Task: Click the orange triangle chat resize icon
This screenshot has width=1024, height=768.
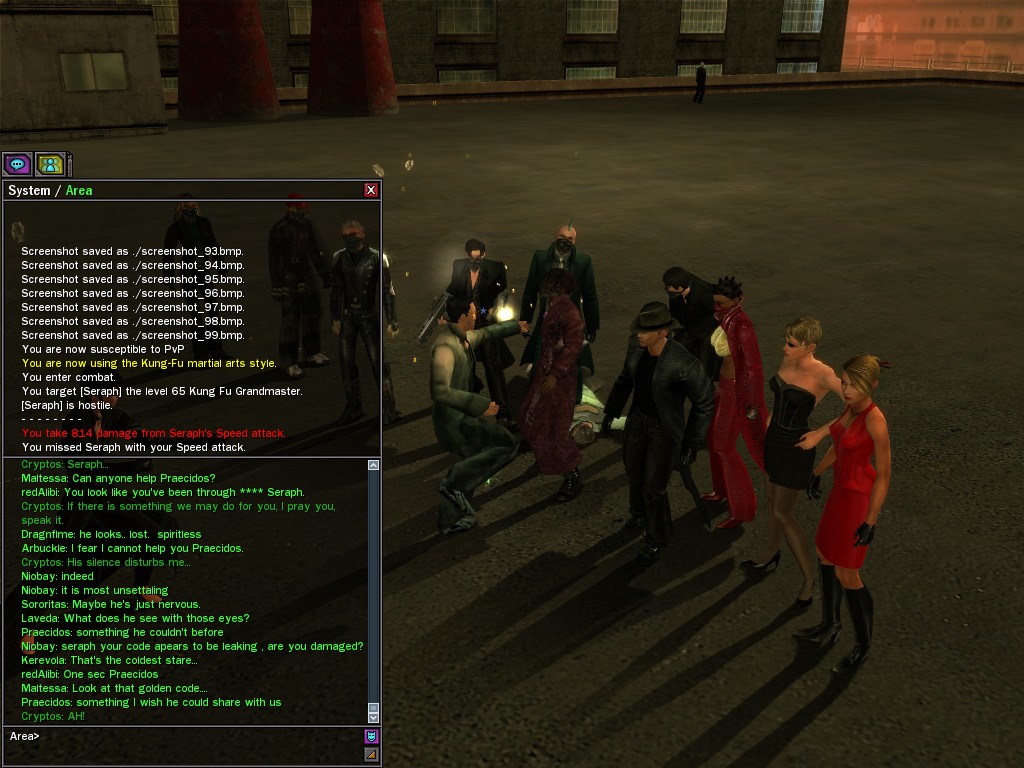Action: (371, 755)
